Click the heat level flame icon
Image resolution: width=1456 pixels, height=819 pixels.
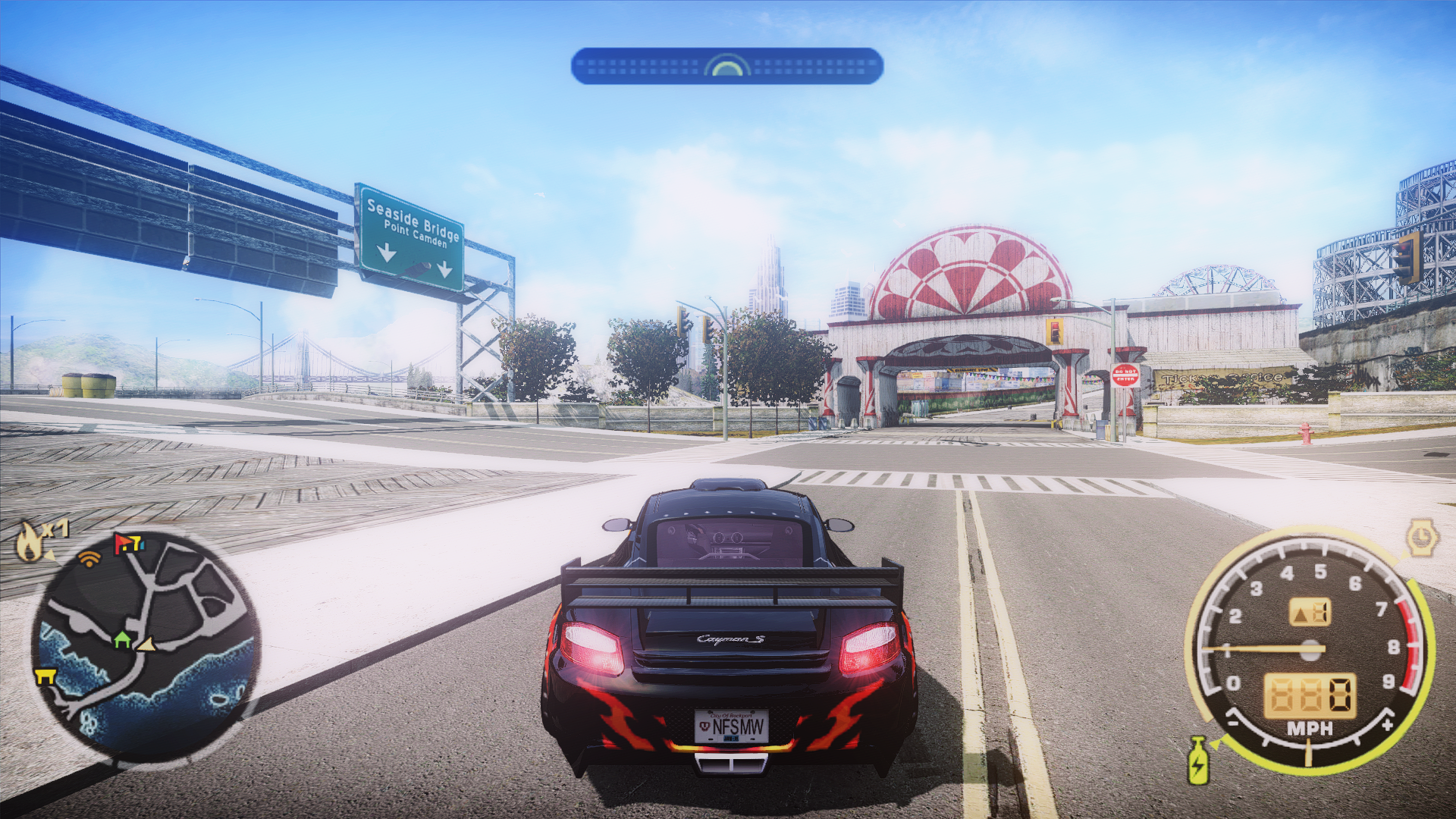tap(30, 541)
